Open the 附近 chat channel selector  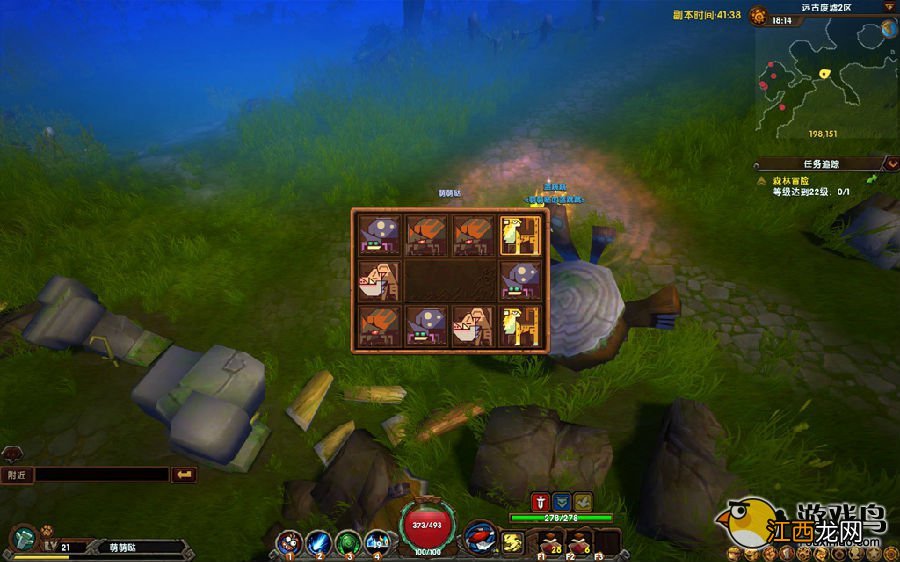[17, 475]
